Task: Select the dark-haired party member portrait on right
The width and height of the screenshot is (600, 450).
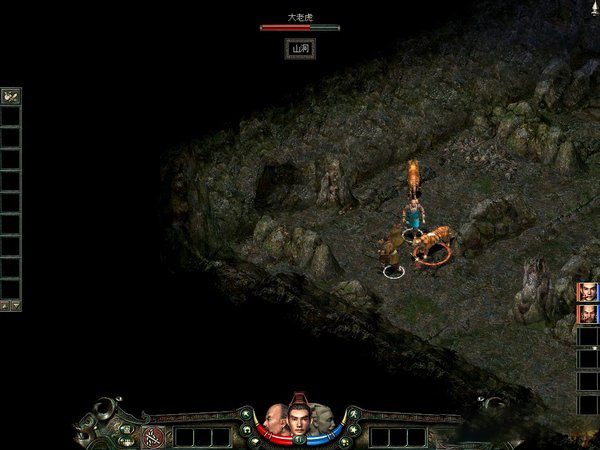Action: [x=587, y=291]
